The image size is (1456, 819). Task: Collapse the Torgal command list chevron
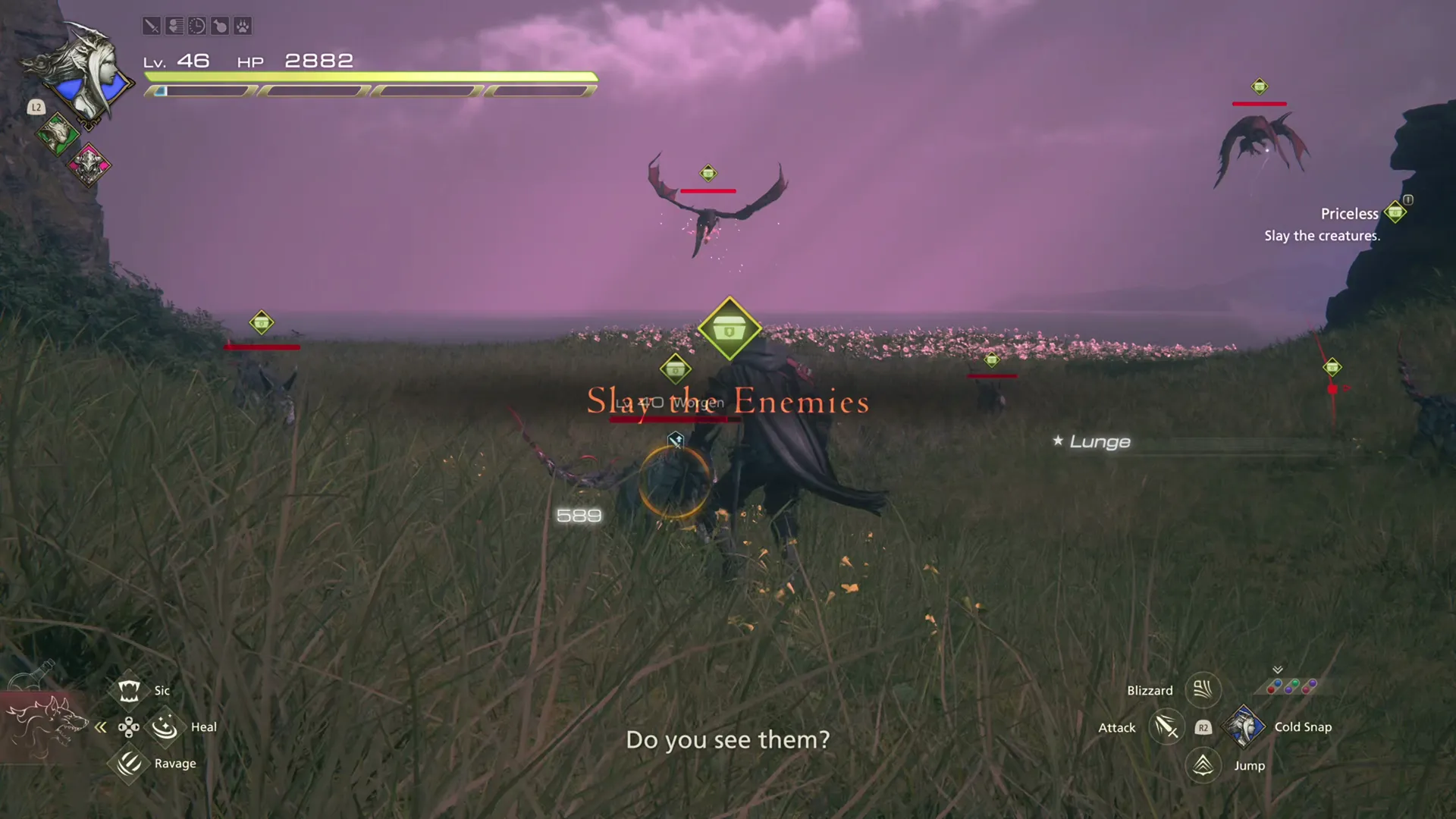point(101,727)
